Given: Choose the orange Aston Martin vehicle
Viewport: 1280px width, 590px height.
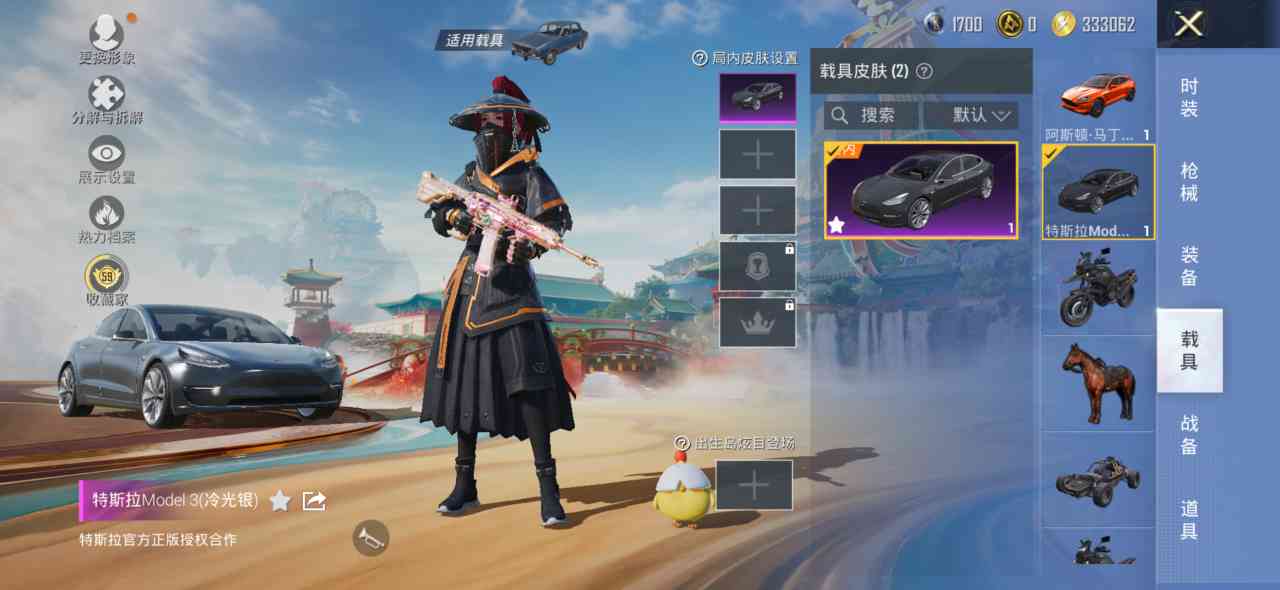Looking at the screenshot, I should point(1098,98).
